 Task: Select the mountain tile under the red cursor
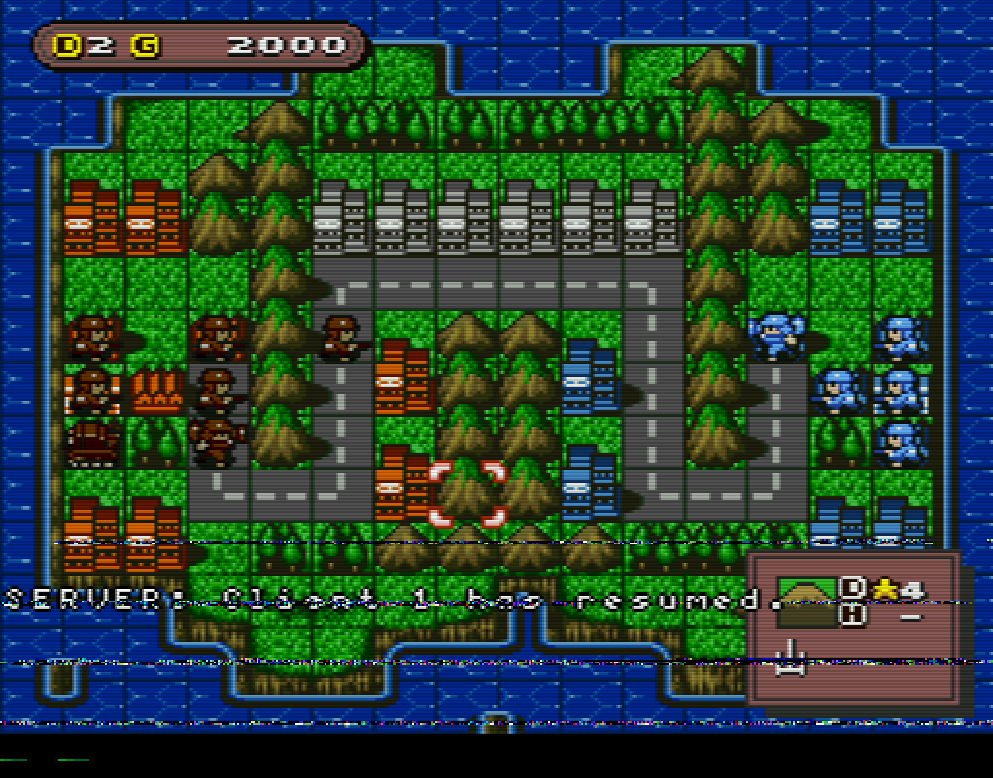pos(467,492)
